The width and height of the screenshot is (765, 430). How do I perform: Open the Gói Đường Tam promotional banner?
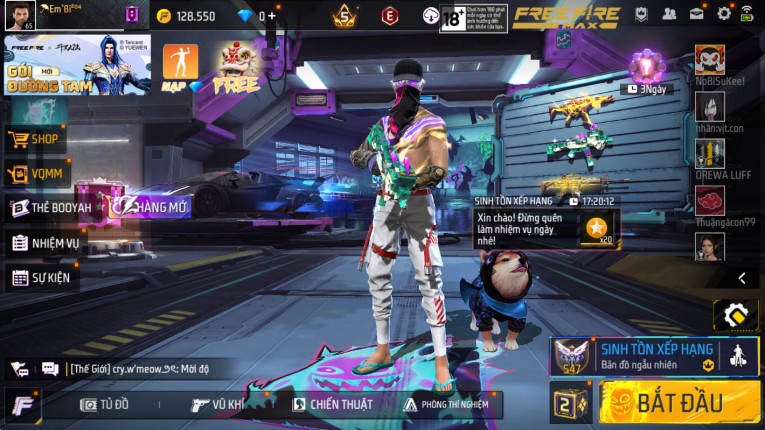[77, 65]
